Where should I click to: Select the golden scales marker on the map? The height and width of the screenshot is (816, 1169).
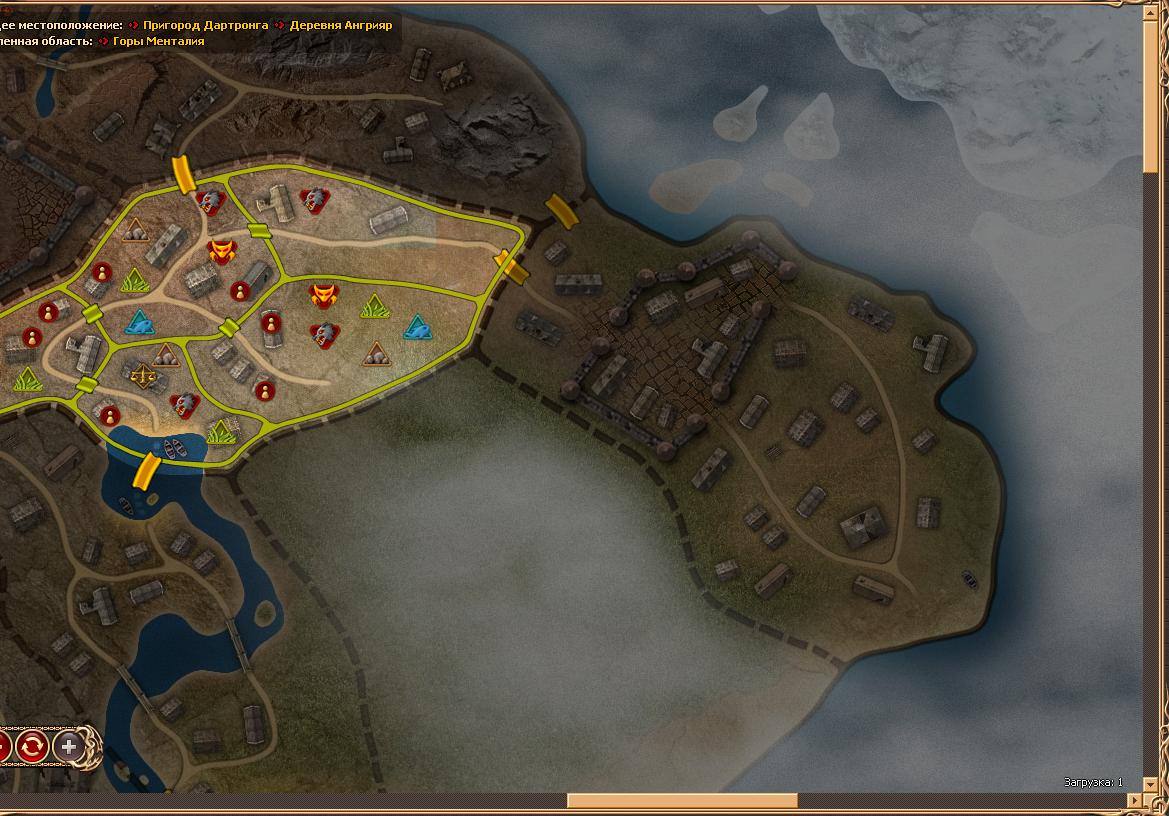[143, 377]
